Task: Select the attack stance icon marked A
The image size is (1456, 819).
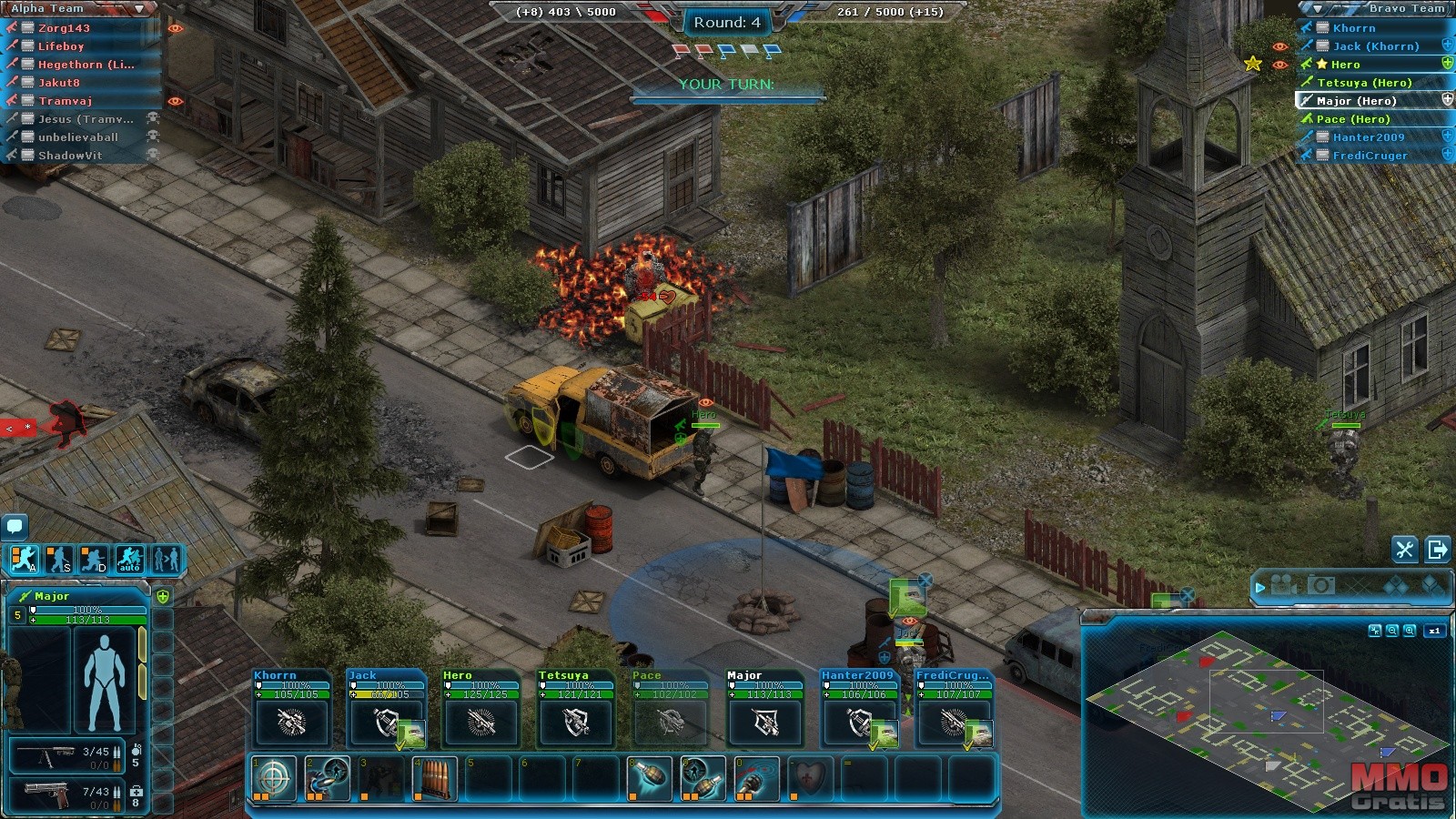Action: pos(25,559)
